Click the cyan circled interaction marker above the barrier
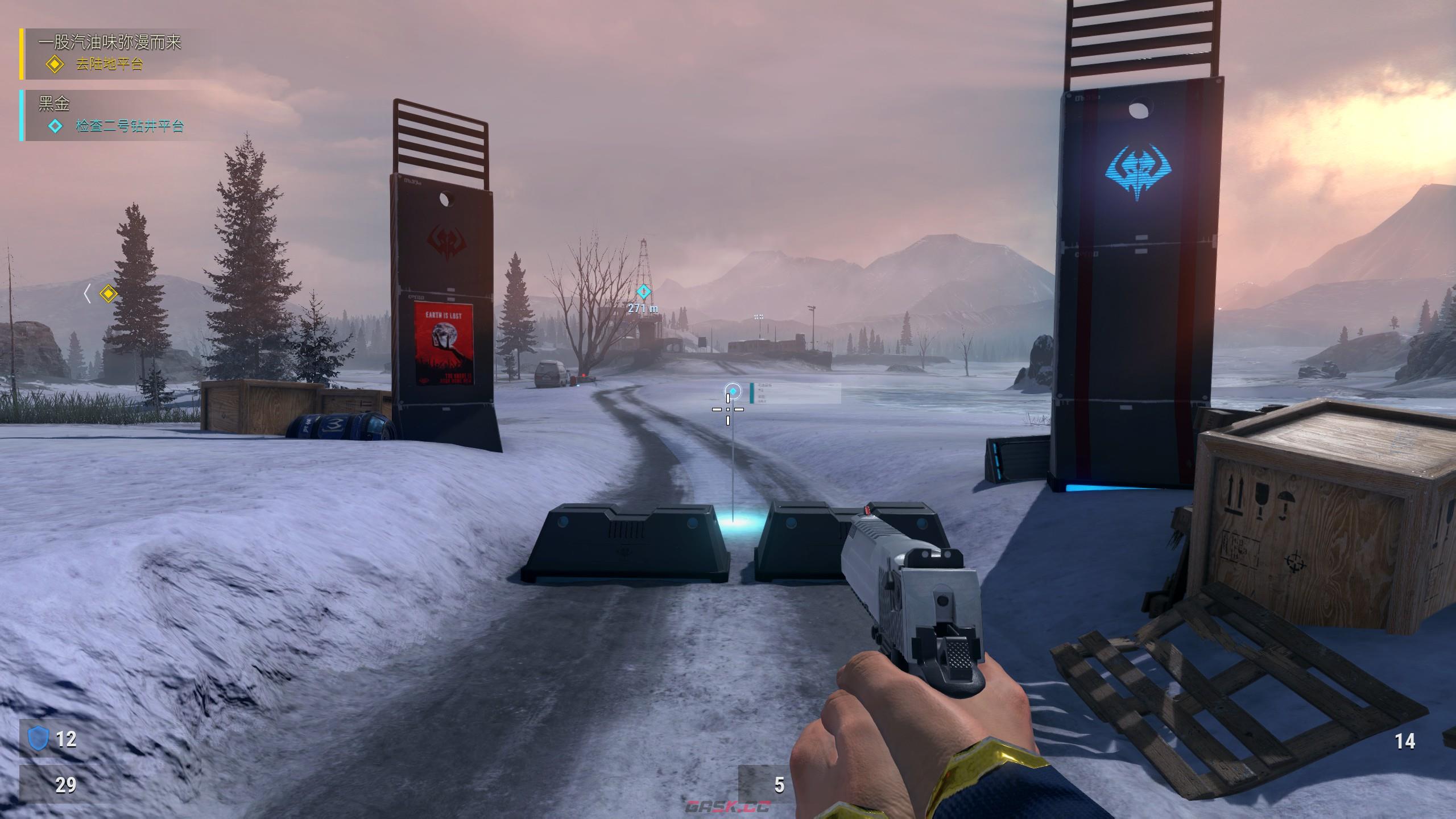1456x819 pixels. [x=733, y=391]
